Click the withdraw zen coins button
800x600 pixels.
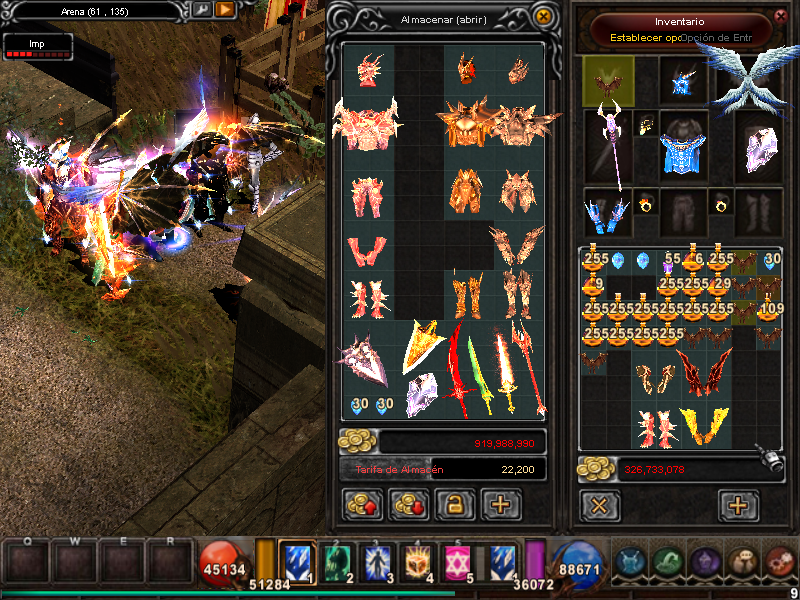click(410, 505)
